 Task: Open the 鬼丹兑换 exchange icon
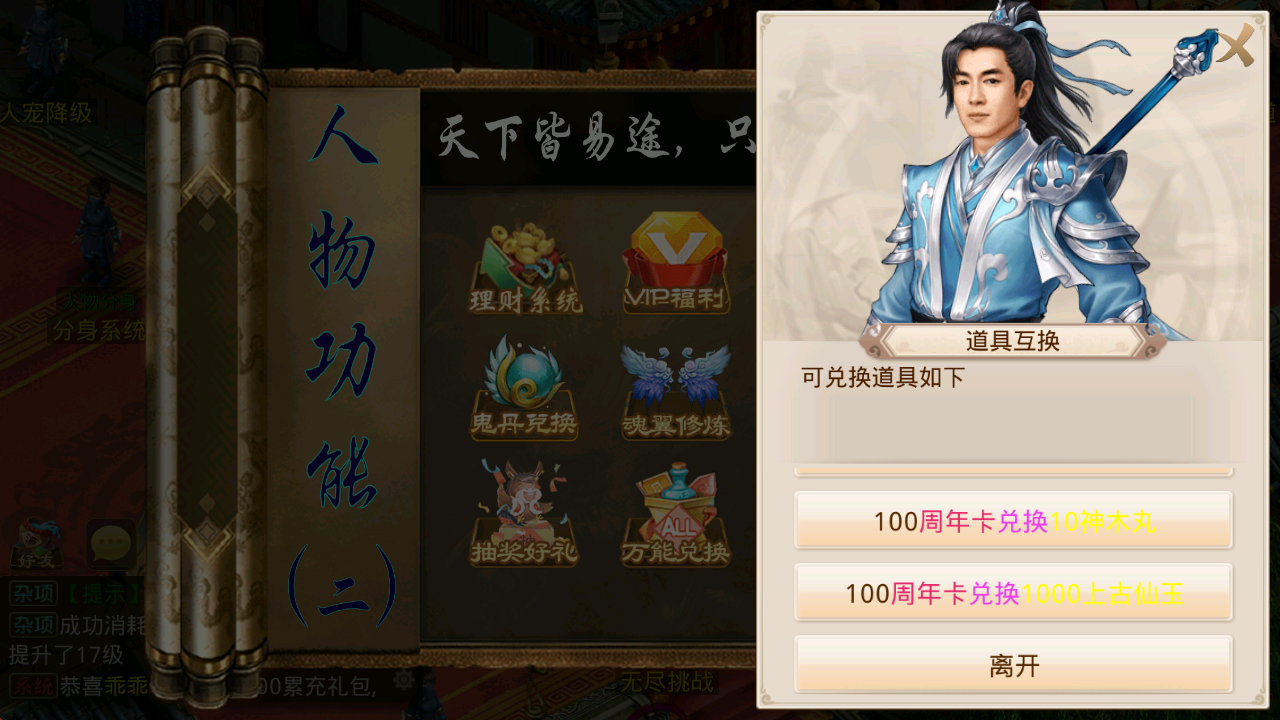tap(525, 388)
